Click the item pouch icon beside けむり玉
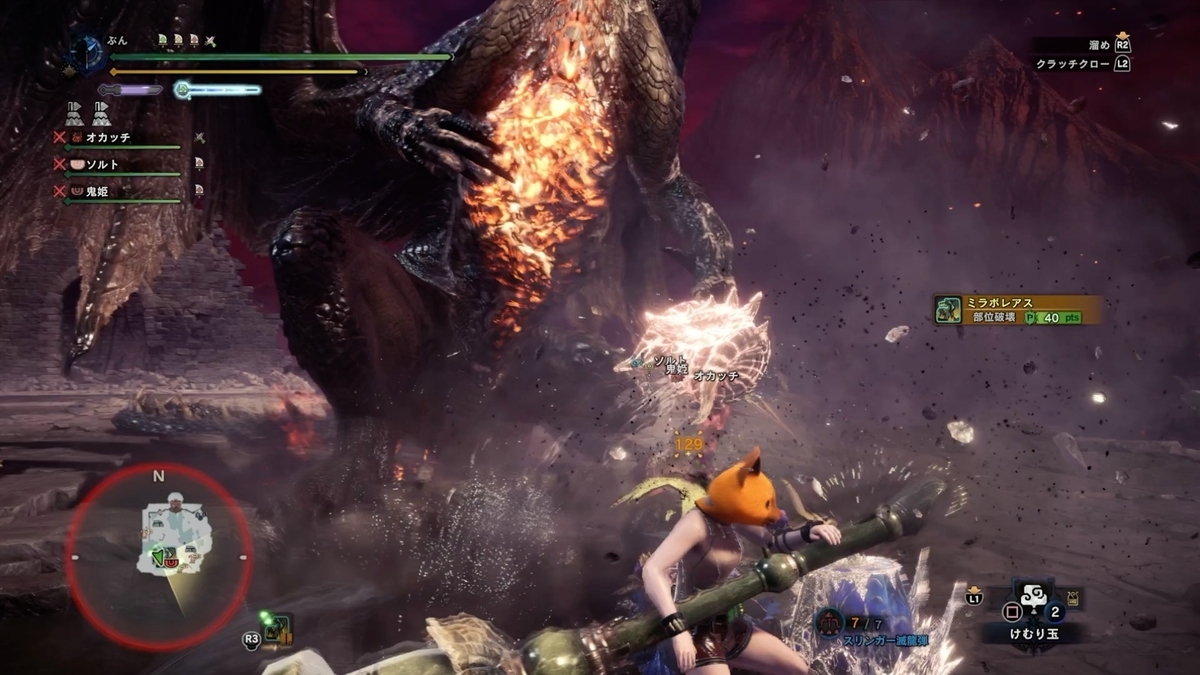The width and height of the screenshot is (1200, 675). pyautogui.click(x=1074, y=598)
